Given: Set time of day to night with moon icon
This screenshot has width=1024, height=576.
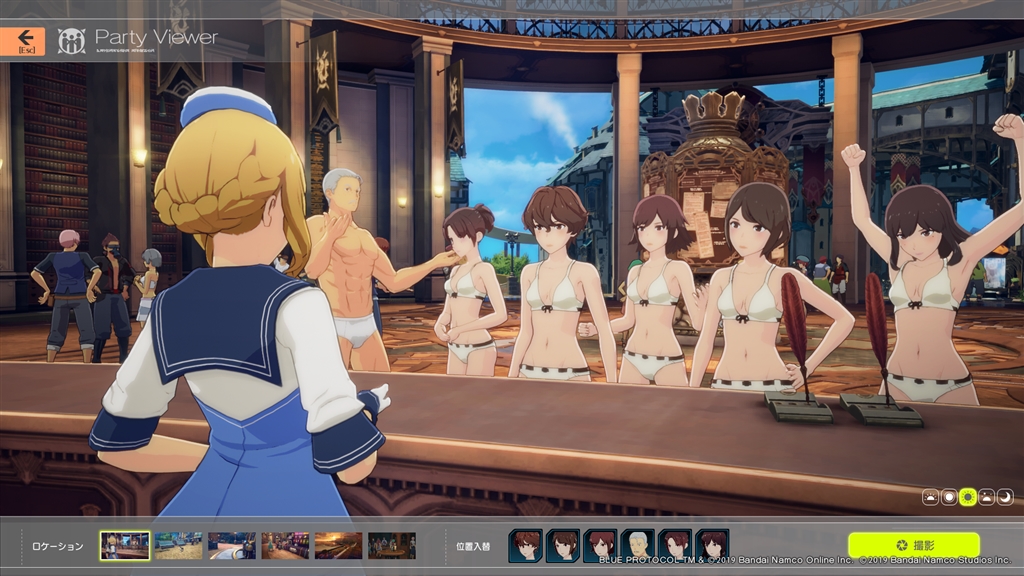Looking at the screenshot, I should pyautogui.click(x=1005, y=496).
